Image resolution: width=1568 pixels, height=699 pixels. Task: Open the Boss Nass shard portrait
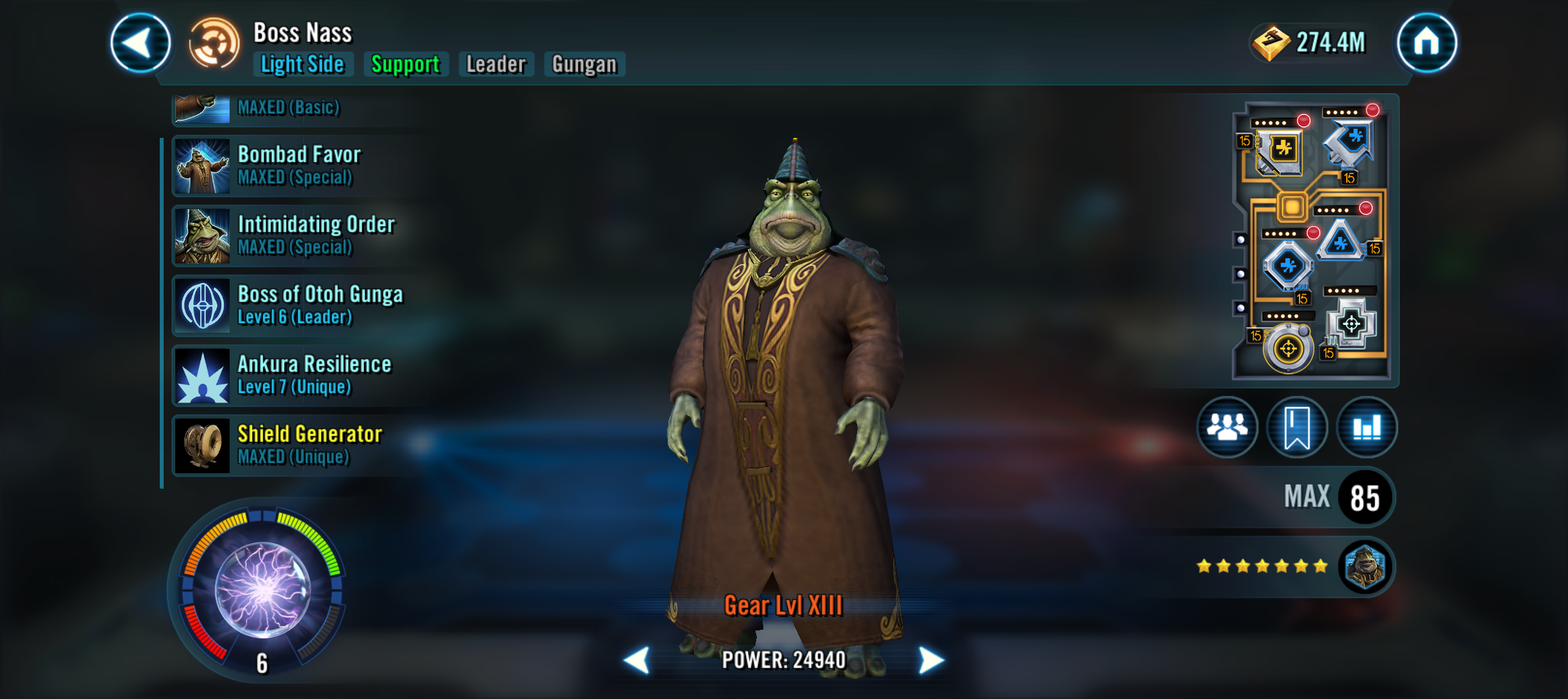[1365, 567]
